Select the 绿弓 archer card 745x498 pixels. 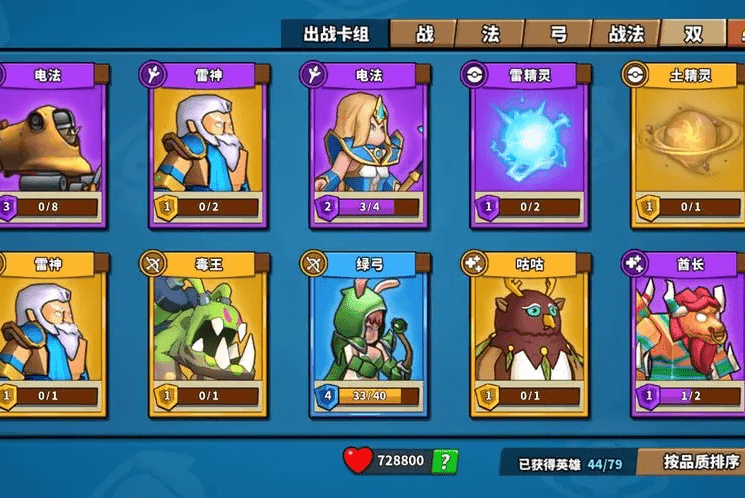click(x=369, y=333)
